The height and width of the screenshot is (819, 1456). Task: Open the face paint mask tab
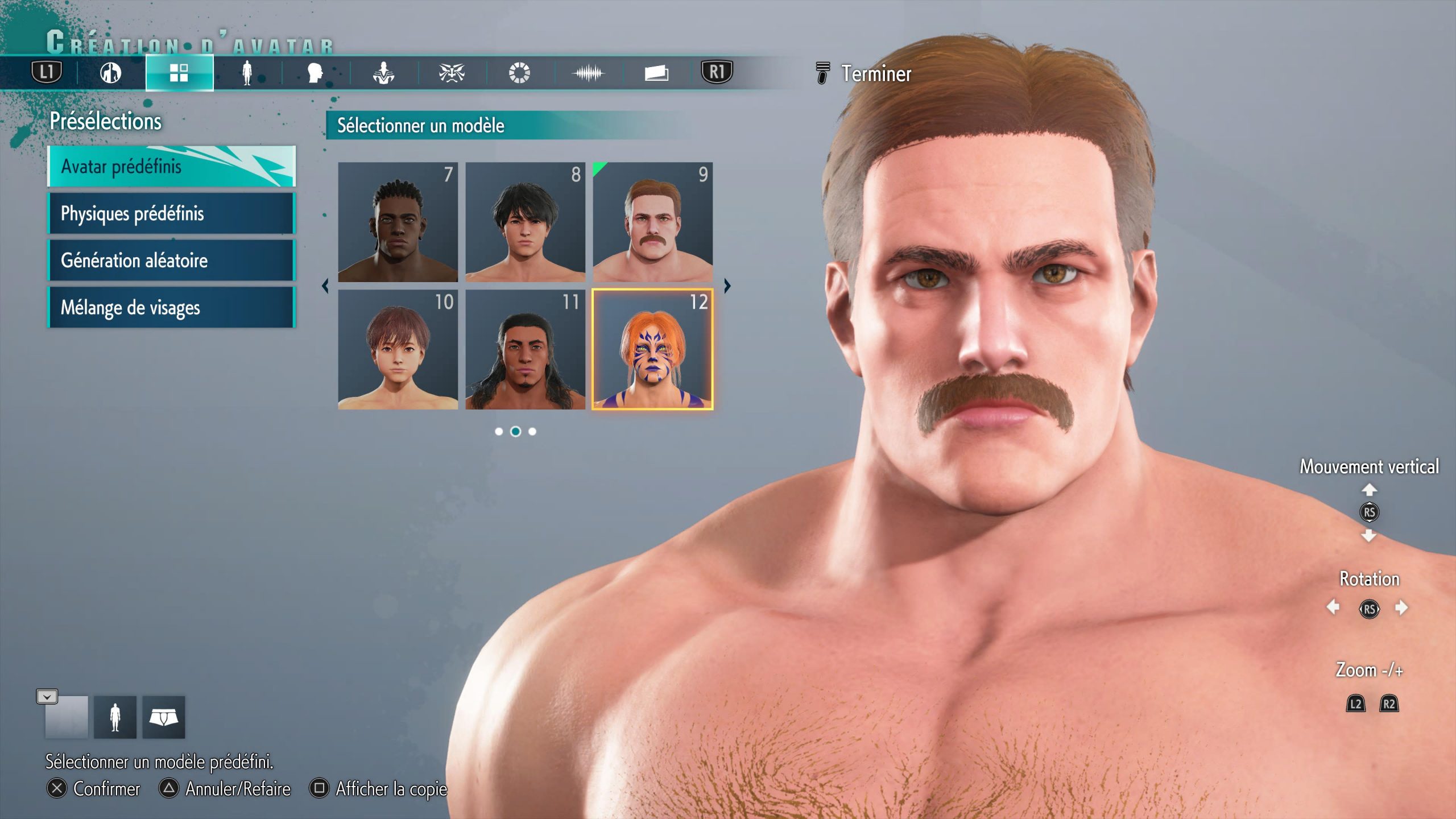tap(452, 73)
